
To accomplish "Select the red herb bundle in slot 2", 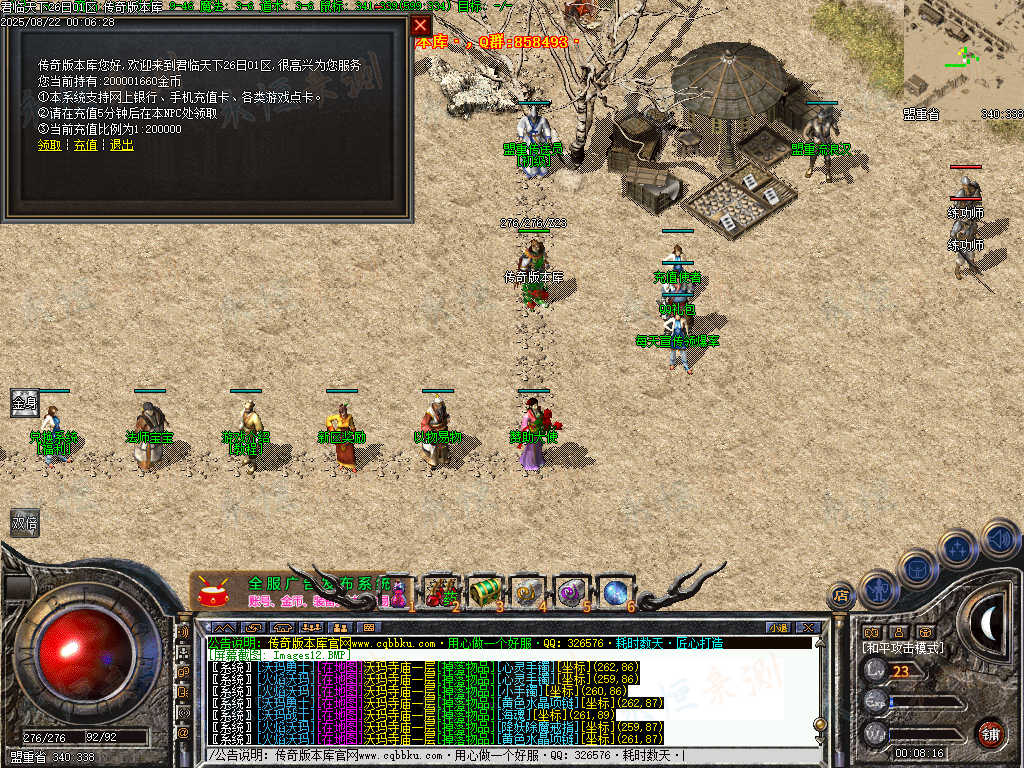I will tap(440, 591).
